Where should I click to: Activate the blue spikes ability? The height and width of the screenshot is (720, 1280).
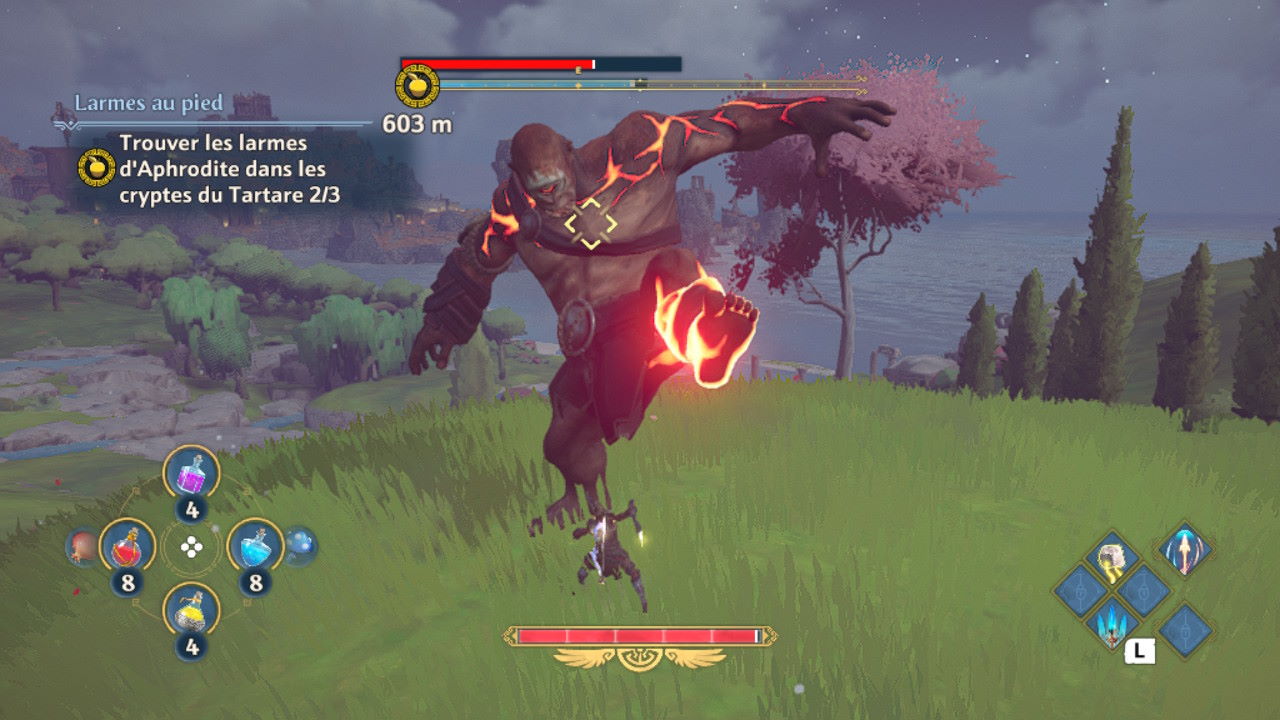coord(1112,622)
